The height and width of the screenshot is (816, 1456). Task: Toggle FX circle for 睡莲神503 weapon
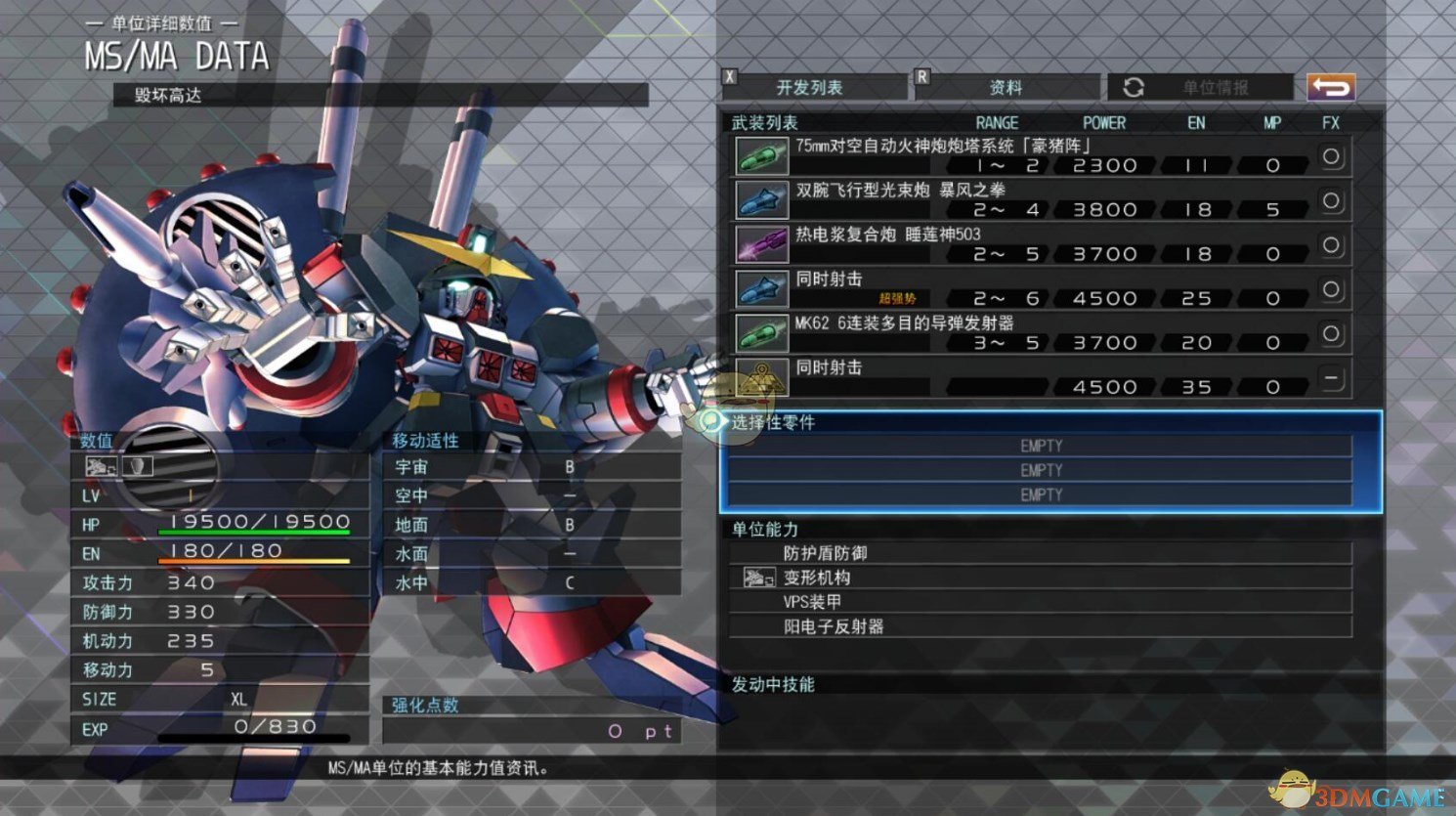pos(1331,244)
